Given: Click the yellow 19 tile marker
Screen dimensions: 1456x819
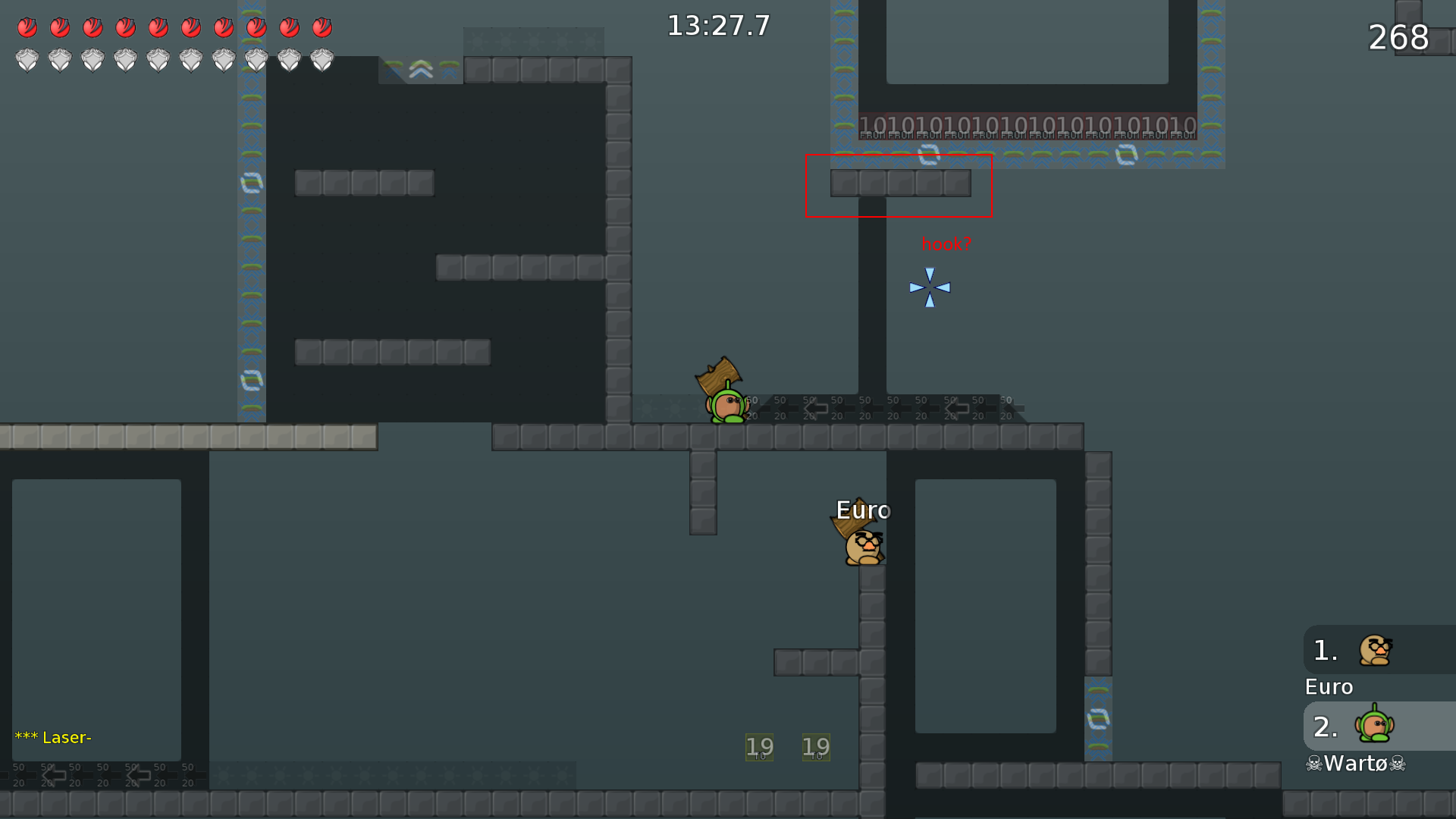Looking at the screenshot, I should click(x=760, y=746).
